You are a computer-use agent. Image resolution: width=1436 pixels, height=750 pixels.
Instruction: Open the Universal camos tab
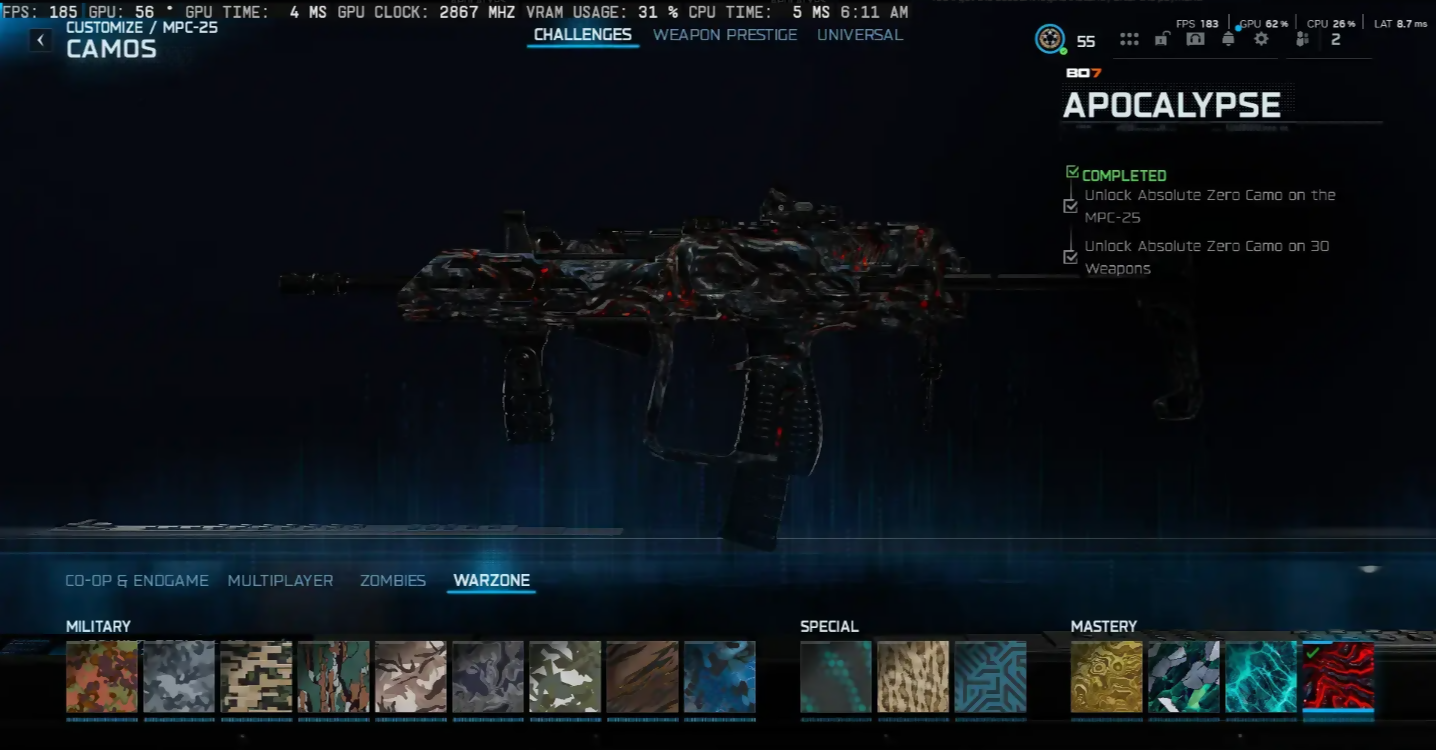(x=859, y=35)
